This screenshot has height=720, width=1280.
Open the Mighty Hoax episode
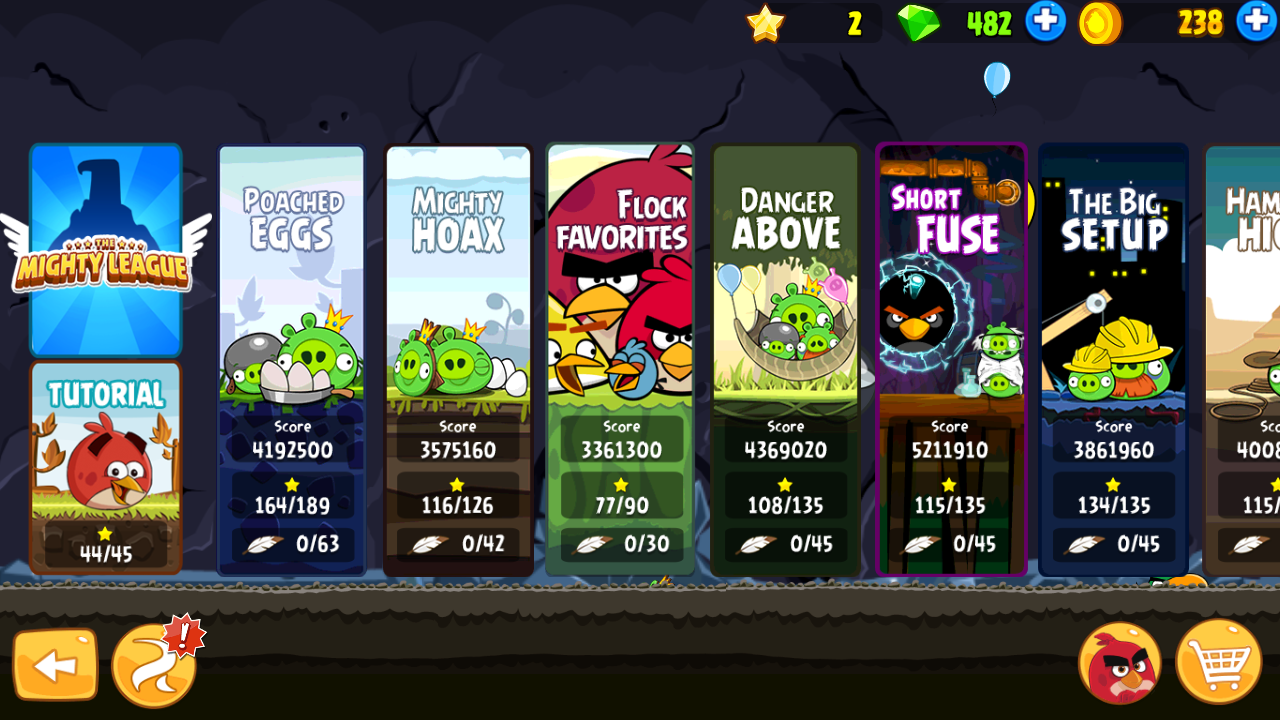[458, 360]
